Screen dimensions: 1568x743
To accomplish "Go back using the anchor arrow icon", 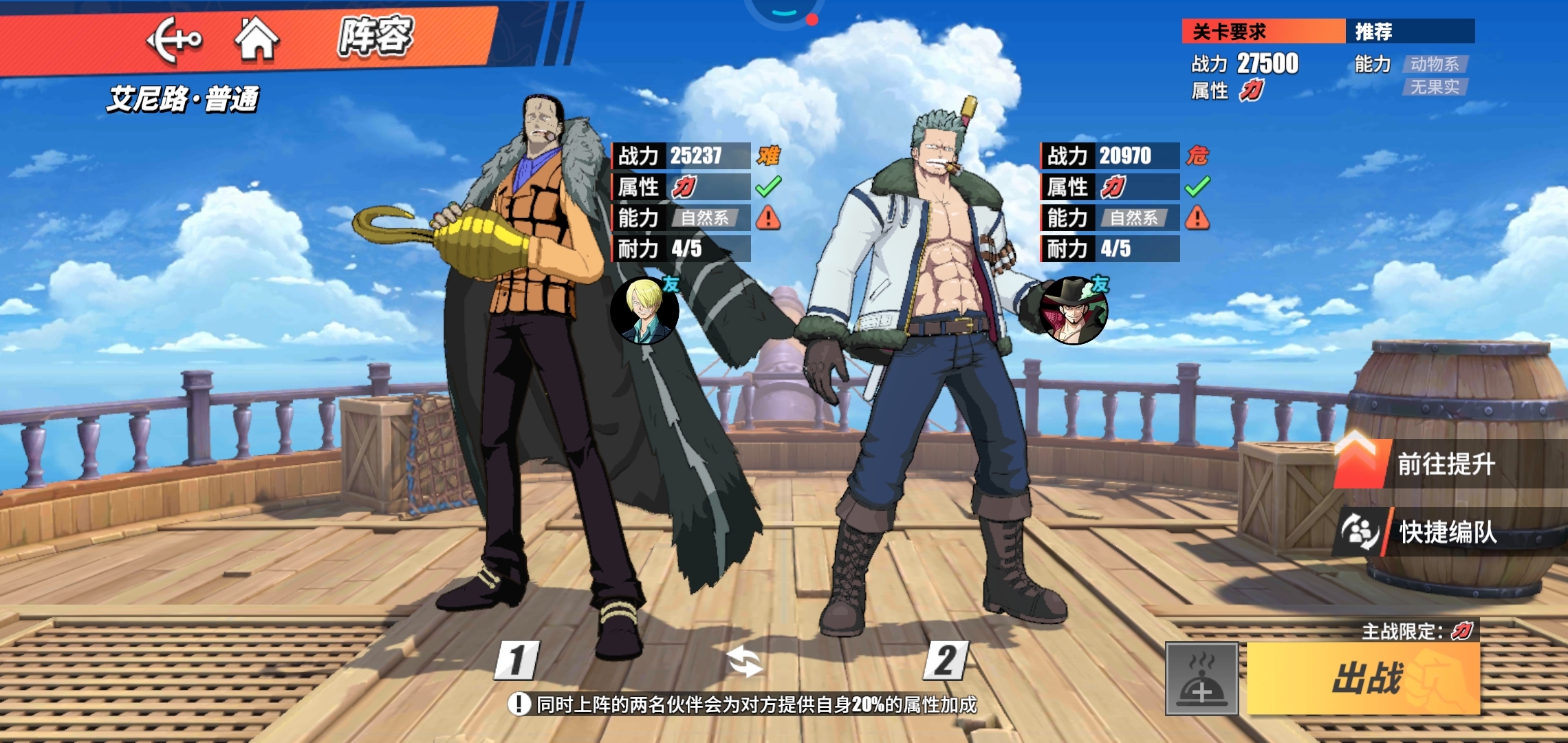I will pyautogui.click(x=174, y=40).
